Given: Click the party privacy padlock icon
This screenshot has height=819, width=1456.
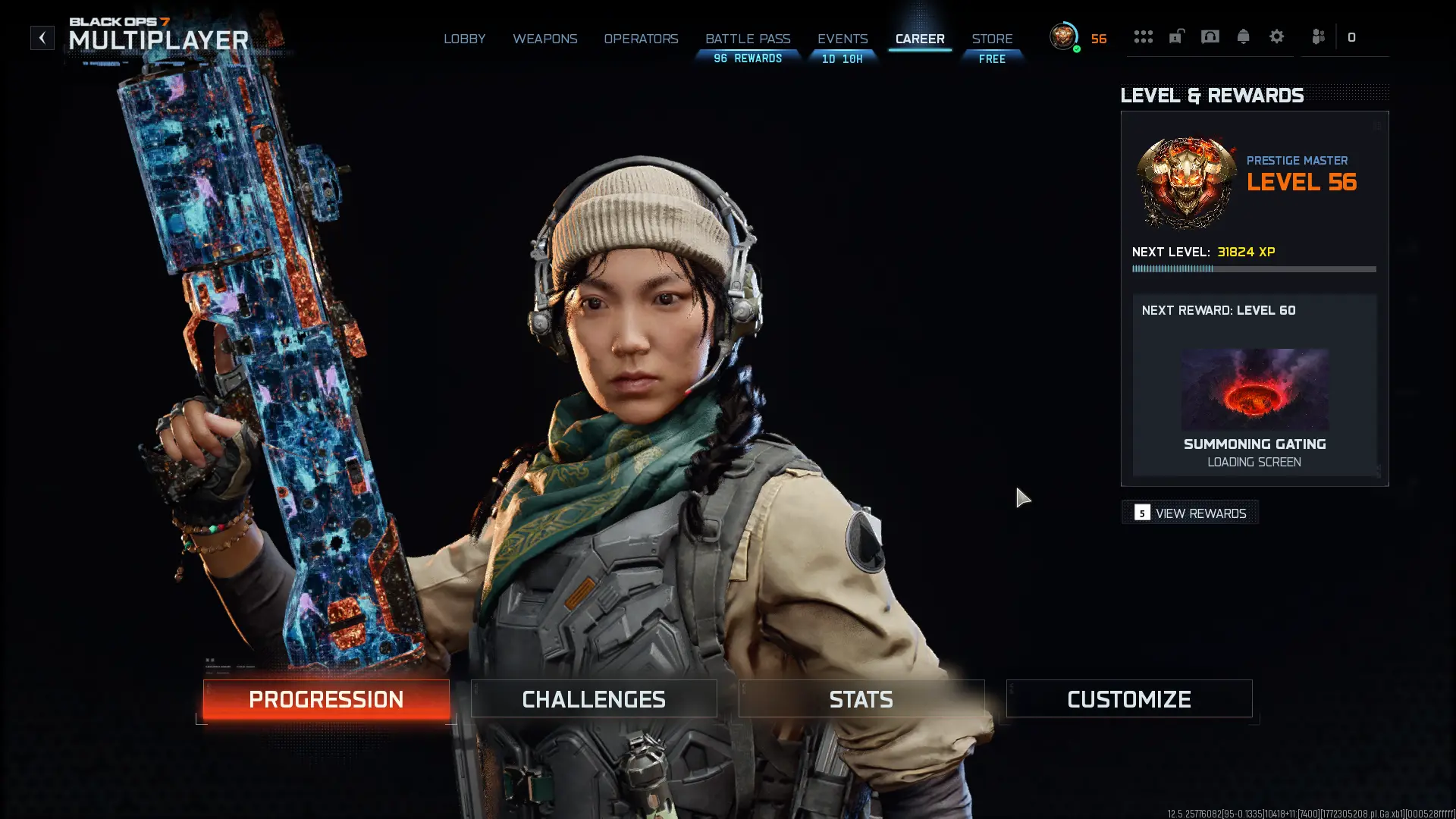Looking at the screenshot, I should [x=1176, y=36].
